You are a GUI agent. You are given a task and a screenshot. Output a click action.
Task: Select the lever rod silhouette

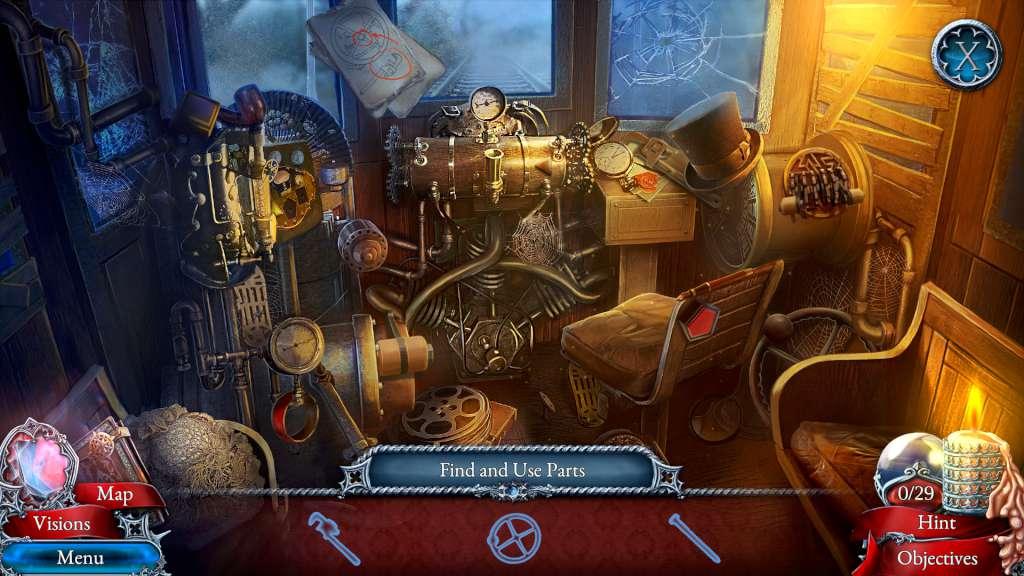[x=694, y=538]
